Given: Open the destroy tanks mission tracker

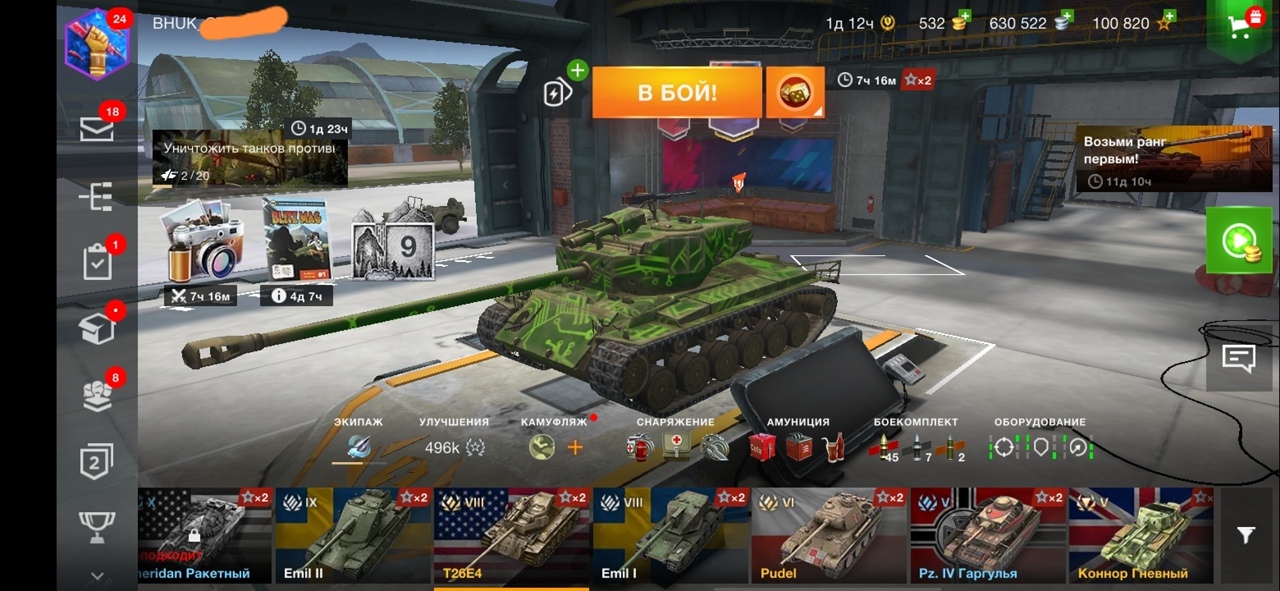Looking at the screenshot, I should click(x=249, y=158).
